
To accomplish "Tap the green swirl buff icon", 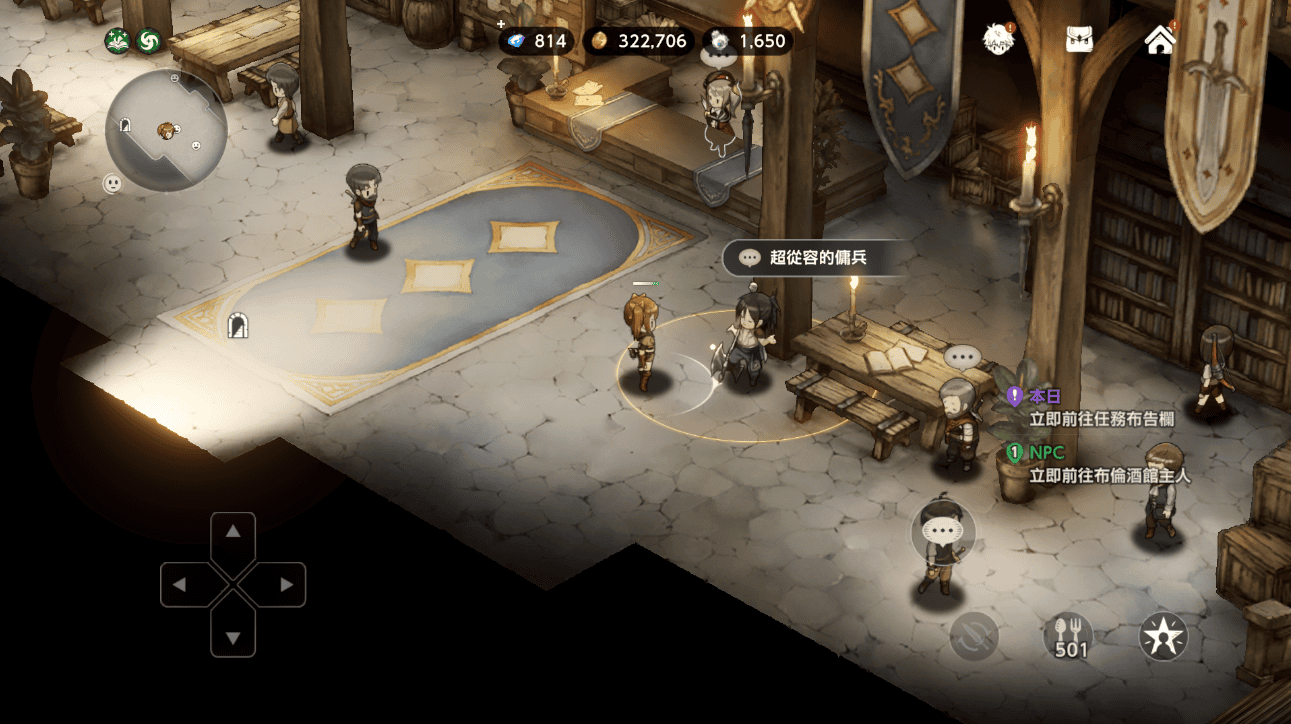I will 148,41.
